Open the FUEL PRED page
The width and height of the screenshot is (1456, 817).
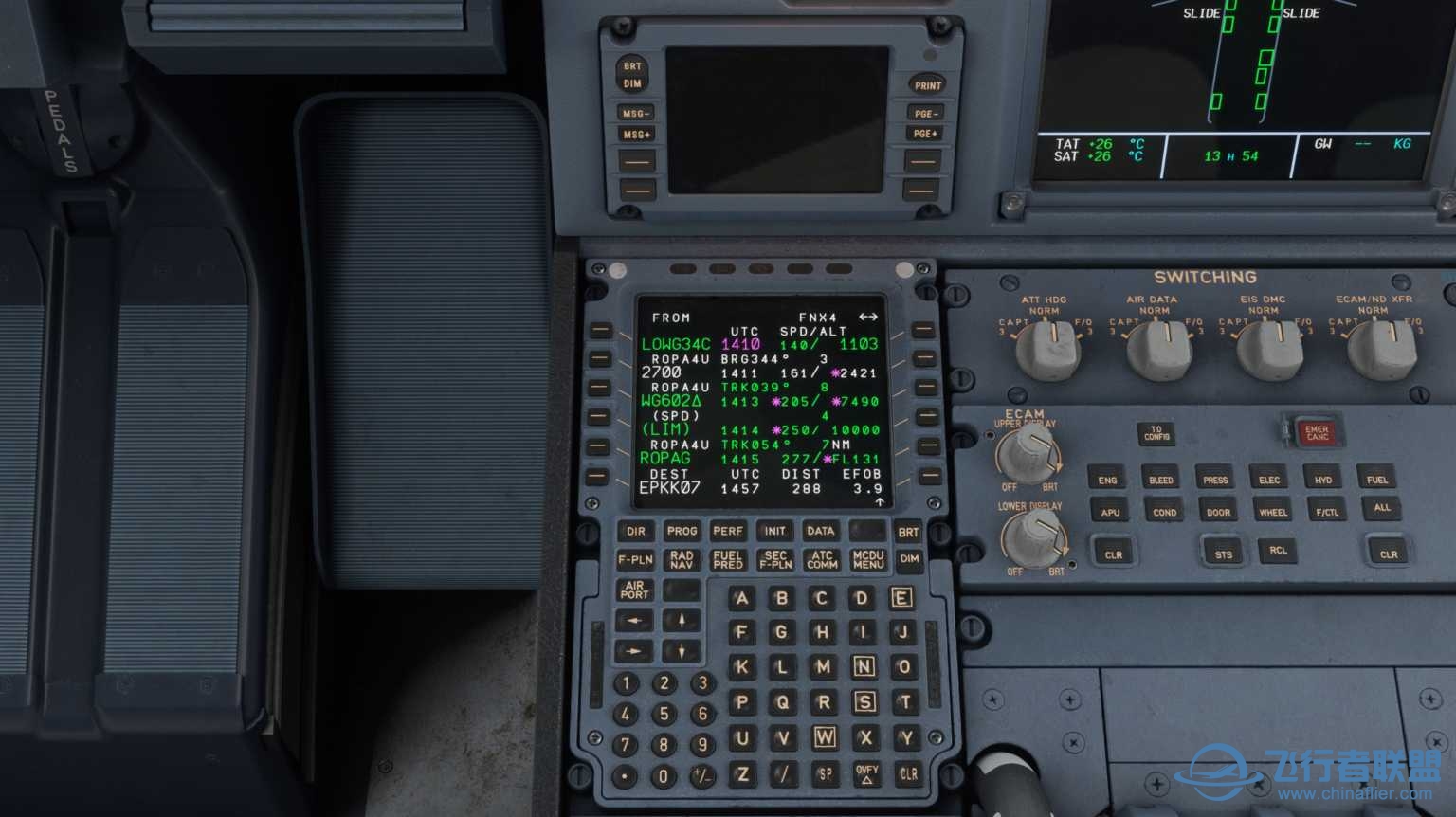(727, 559)
